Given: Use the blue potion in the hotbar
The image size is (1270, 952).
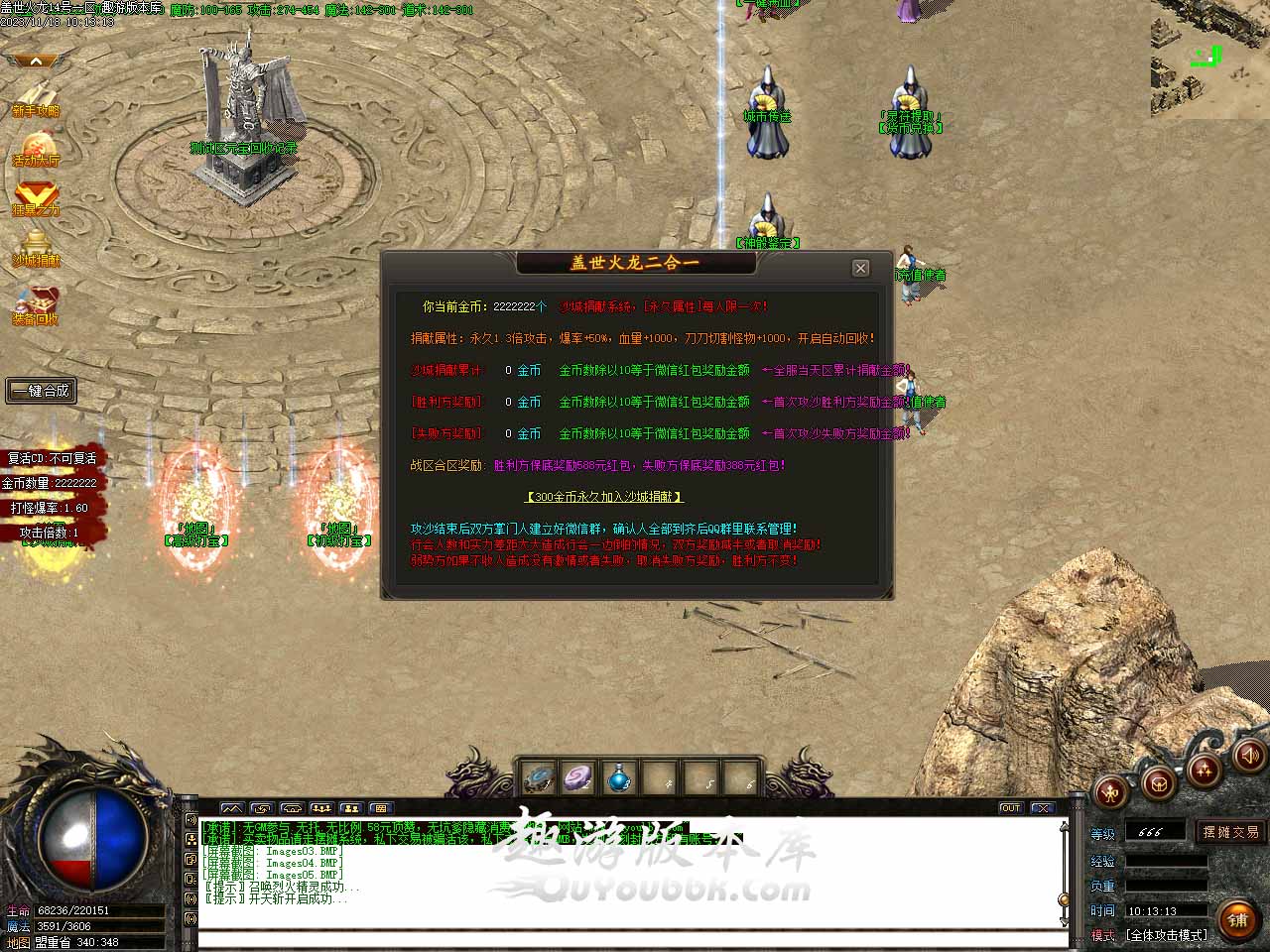Looking at the screenshot, I should tap(619, 778).
